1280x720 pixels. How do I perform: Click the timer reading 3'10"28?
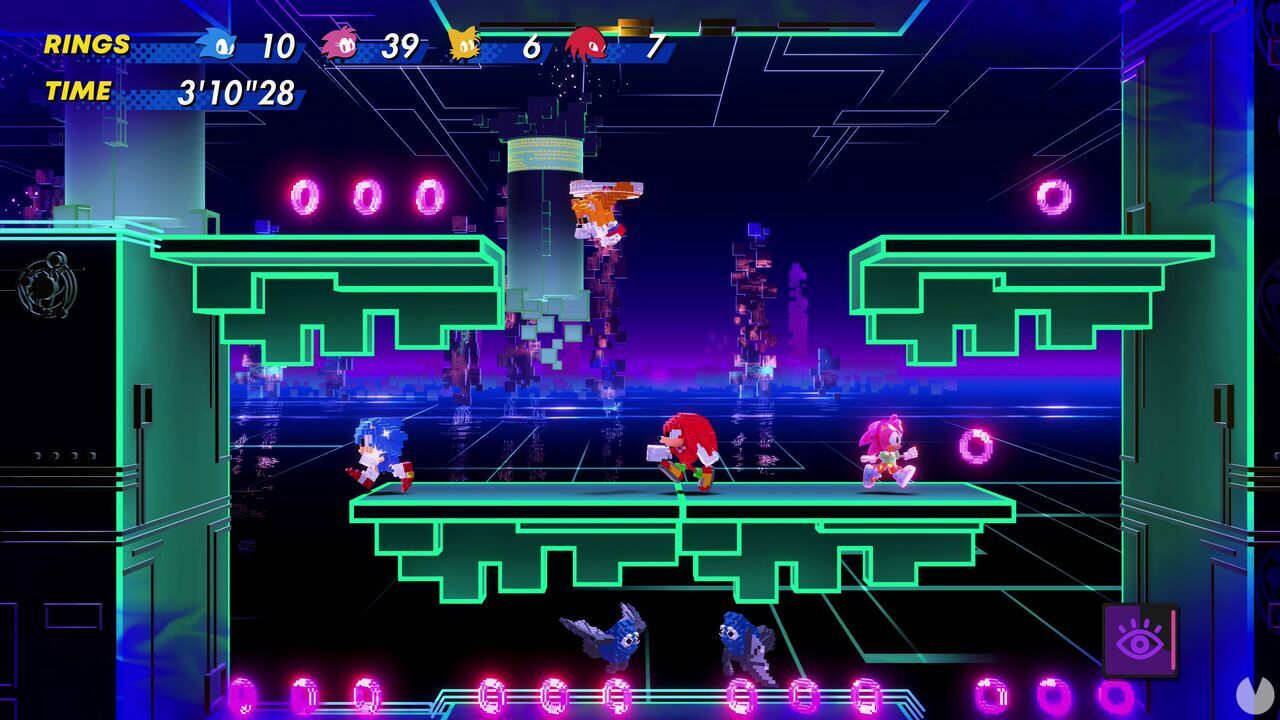pos(240,92)
